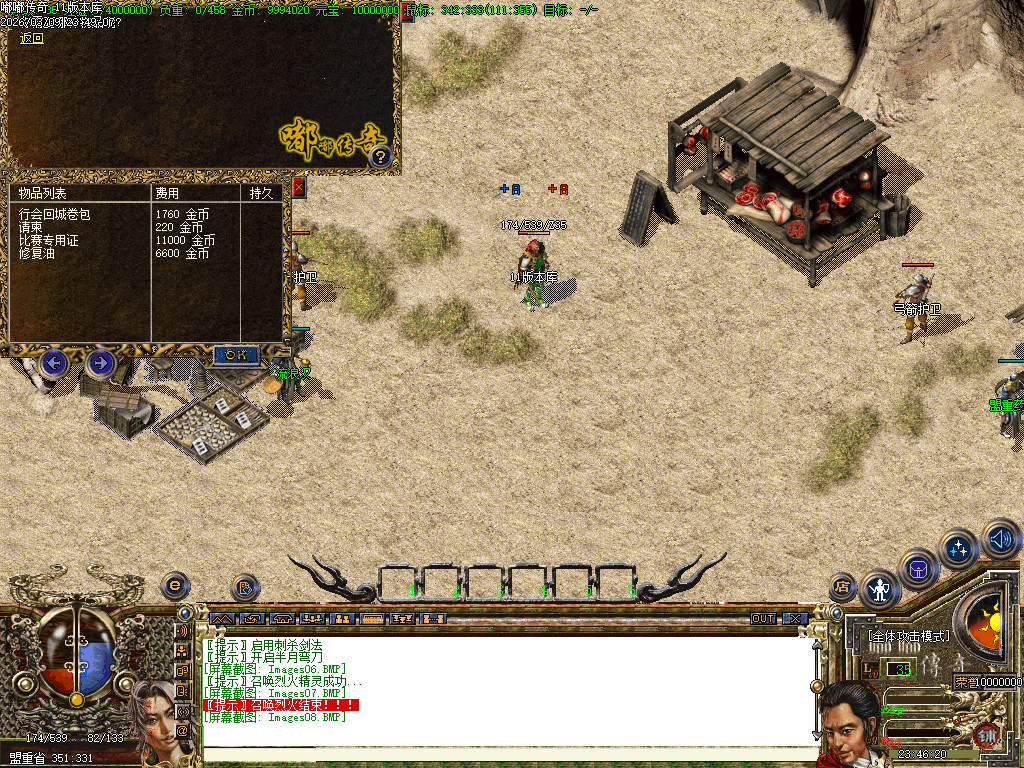
Task: Toggle the sound speaker icon
Action: pos(1000,539)
